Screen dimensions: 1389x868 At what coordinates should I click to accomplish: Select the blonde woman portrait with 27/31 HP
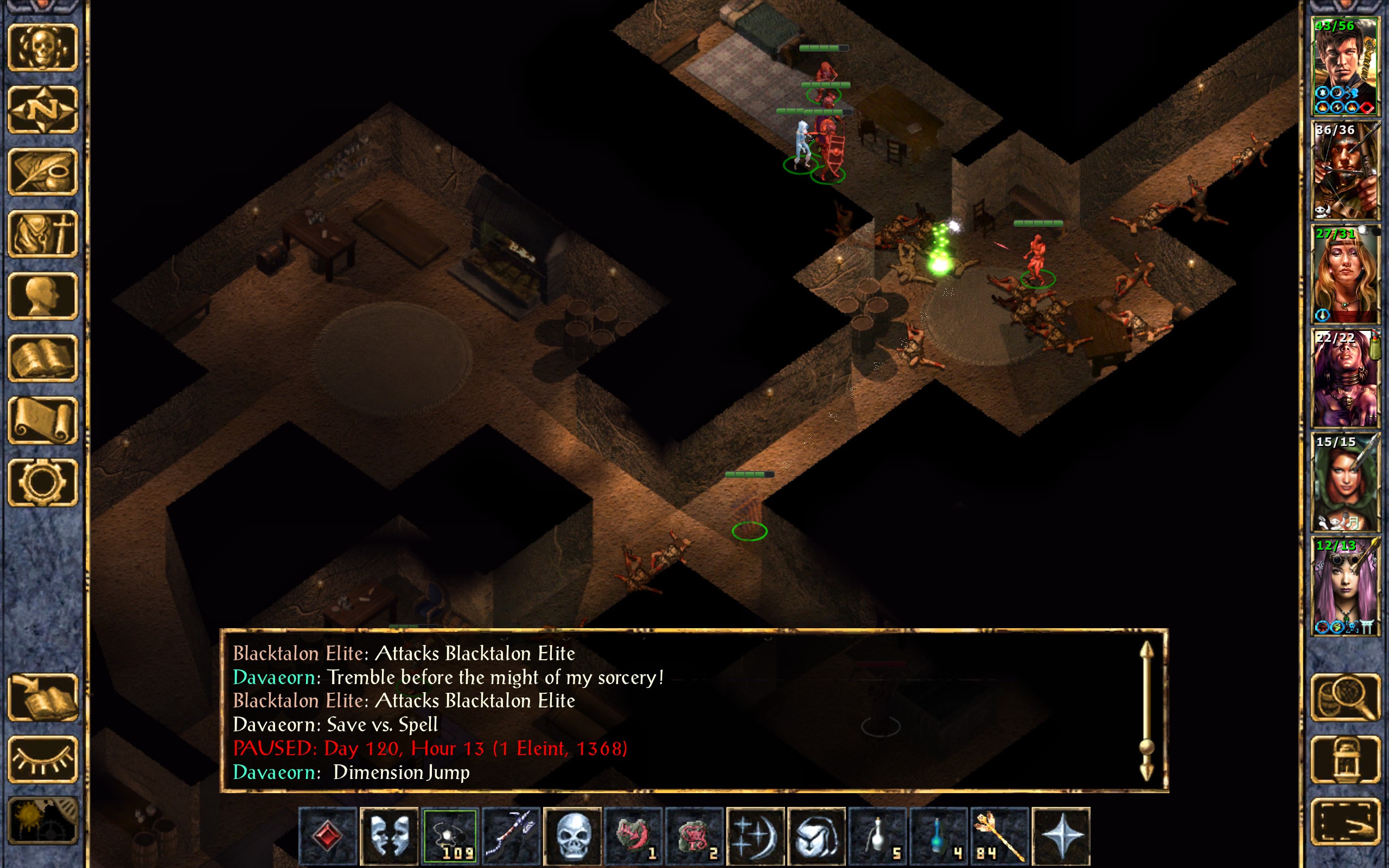(x=1345, y=274)
